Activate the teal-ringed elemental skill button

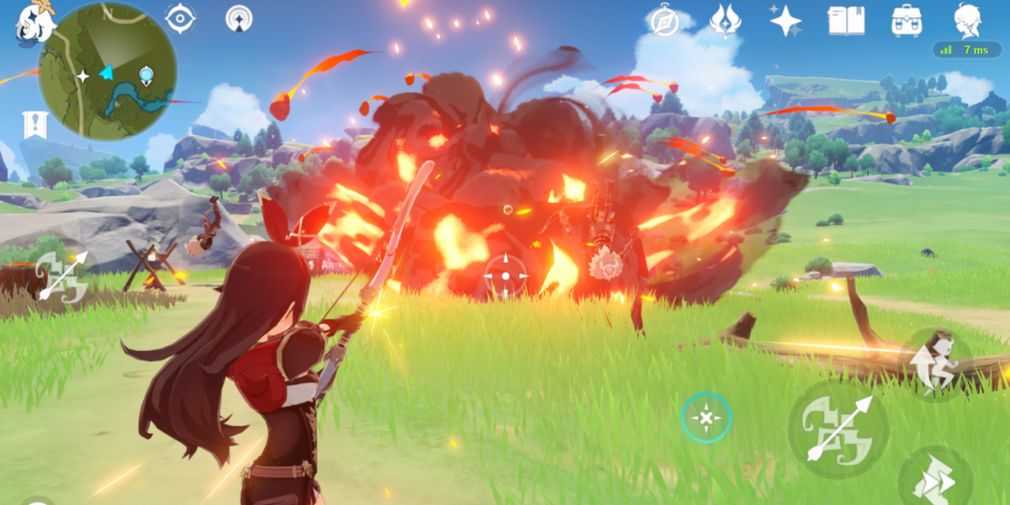[706, 418]
